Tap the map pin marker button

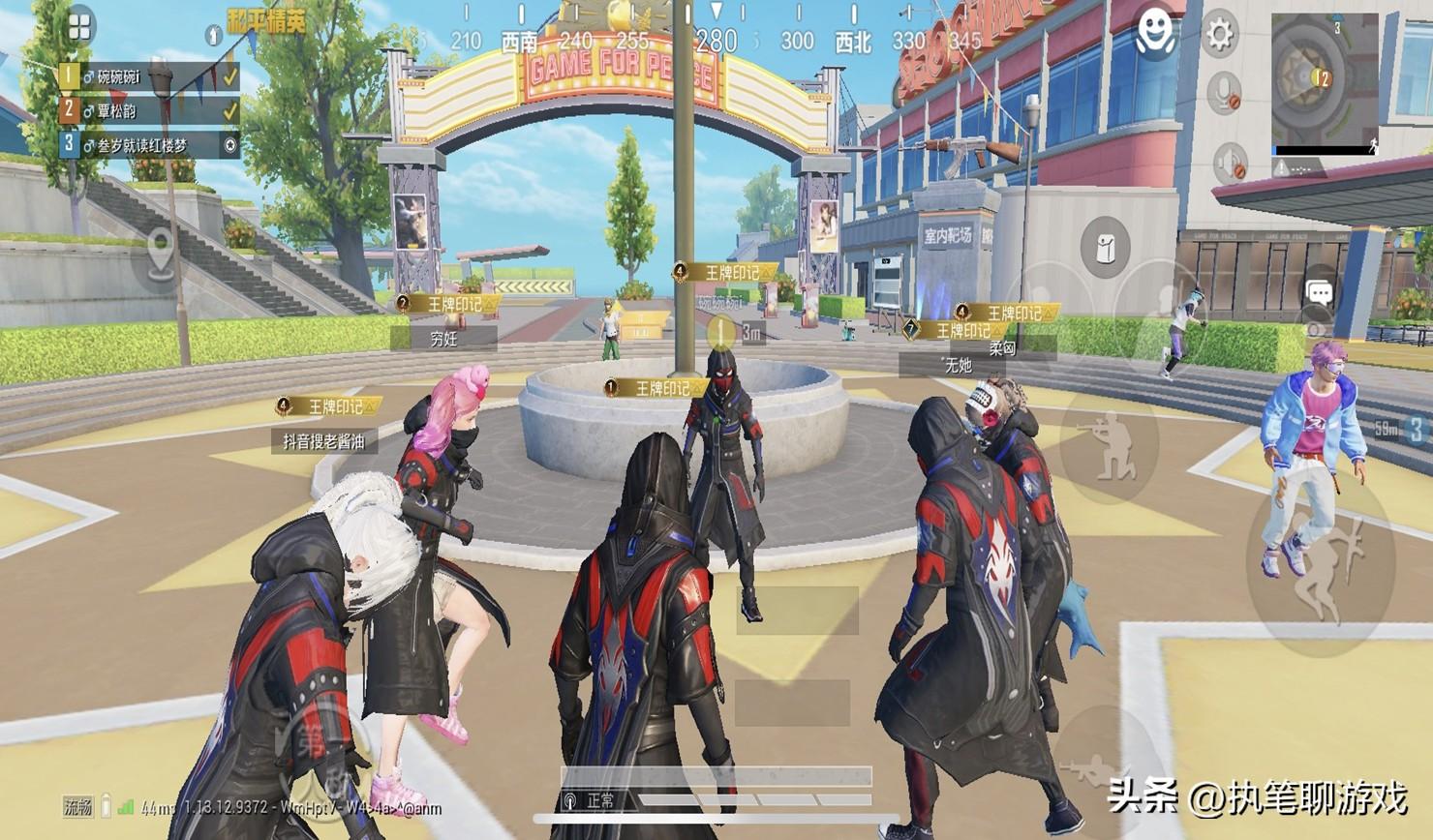click(x=160, y=255)
